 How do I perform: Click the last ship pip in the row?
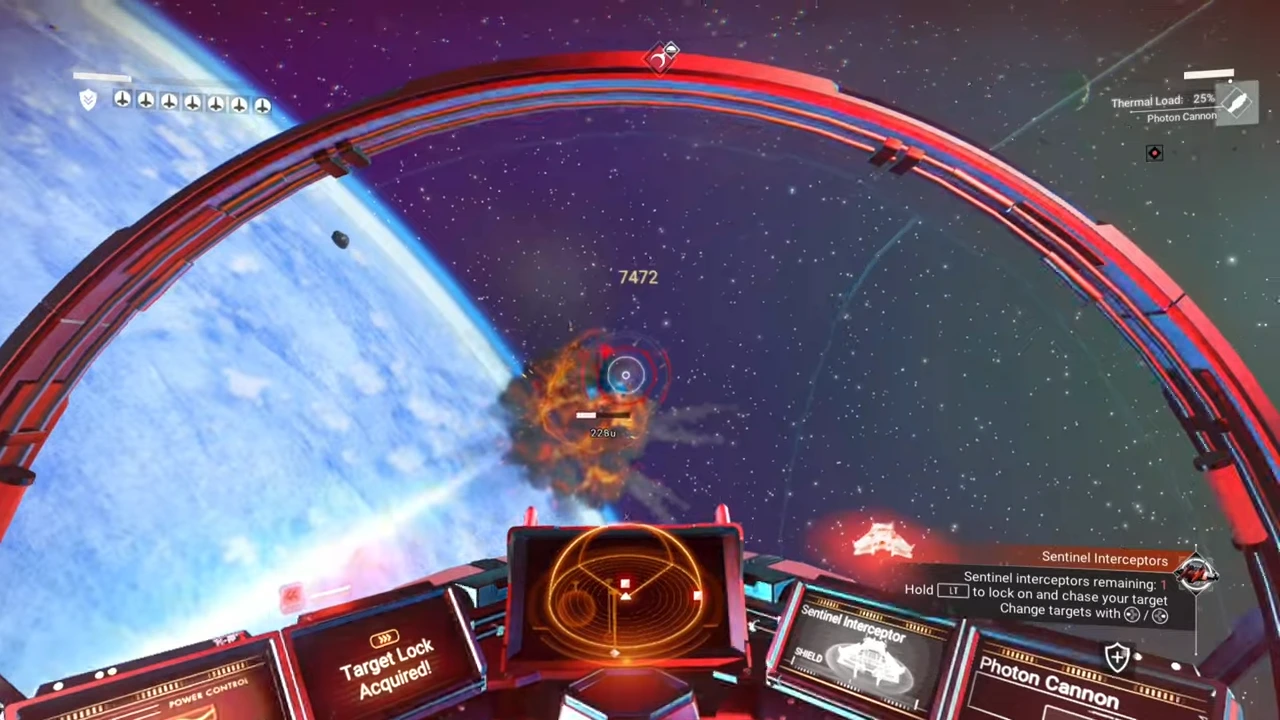pos(262,104)
